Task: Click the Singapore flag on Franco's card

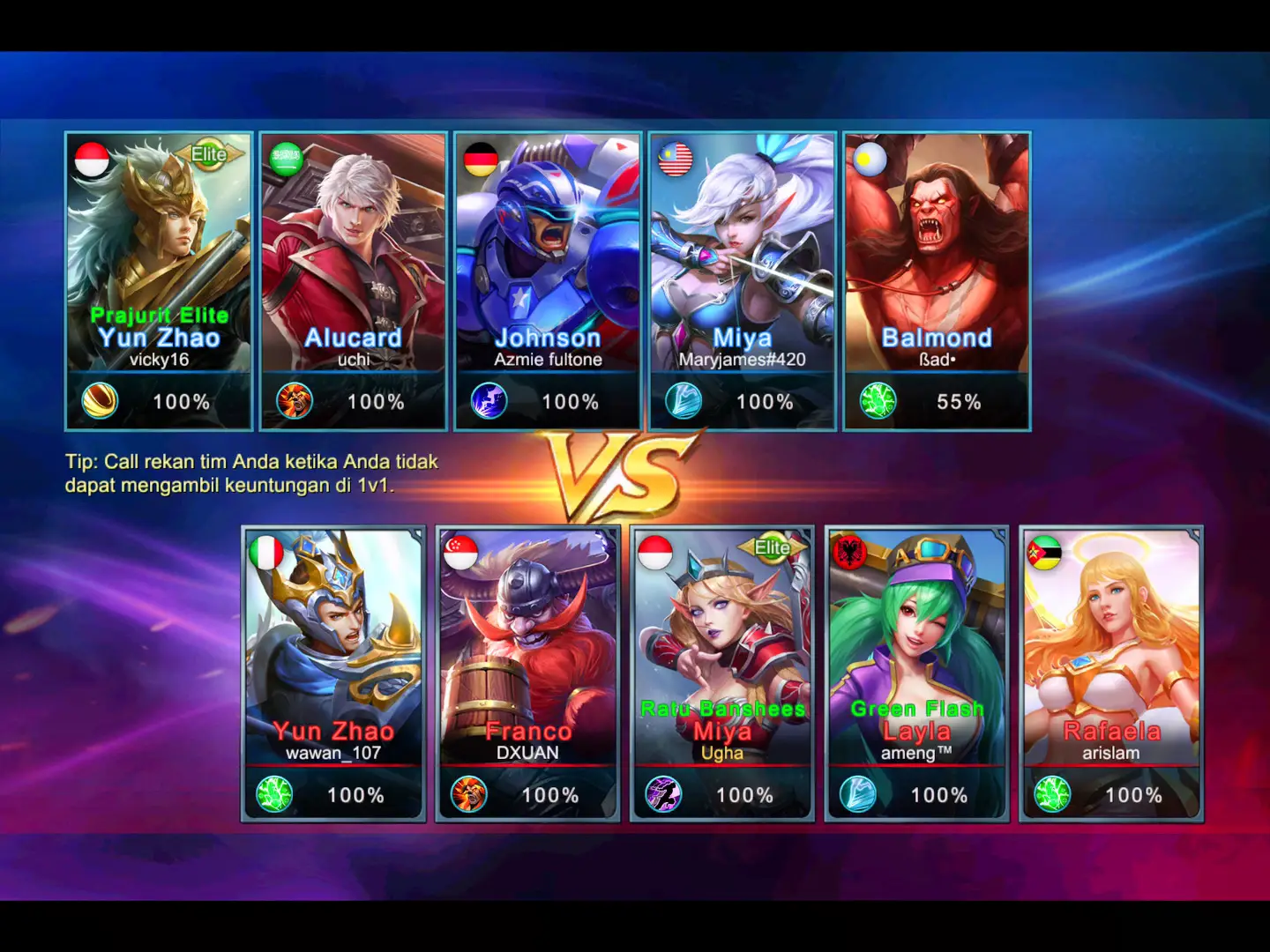Action: click(460, 554)
